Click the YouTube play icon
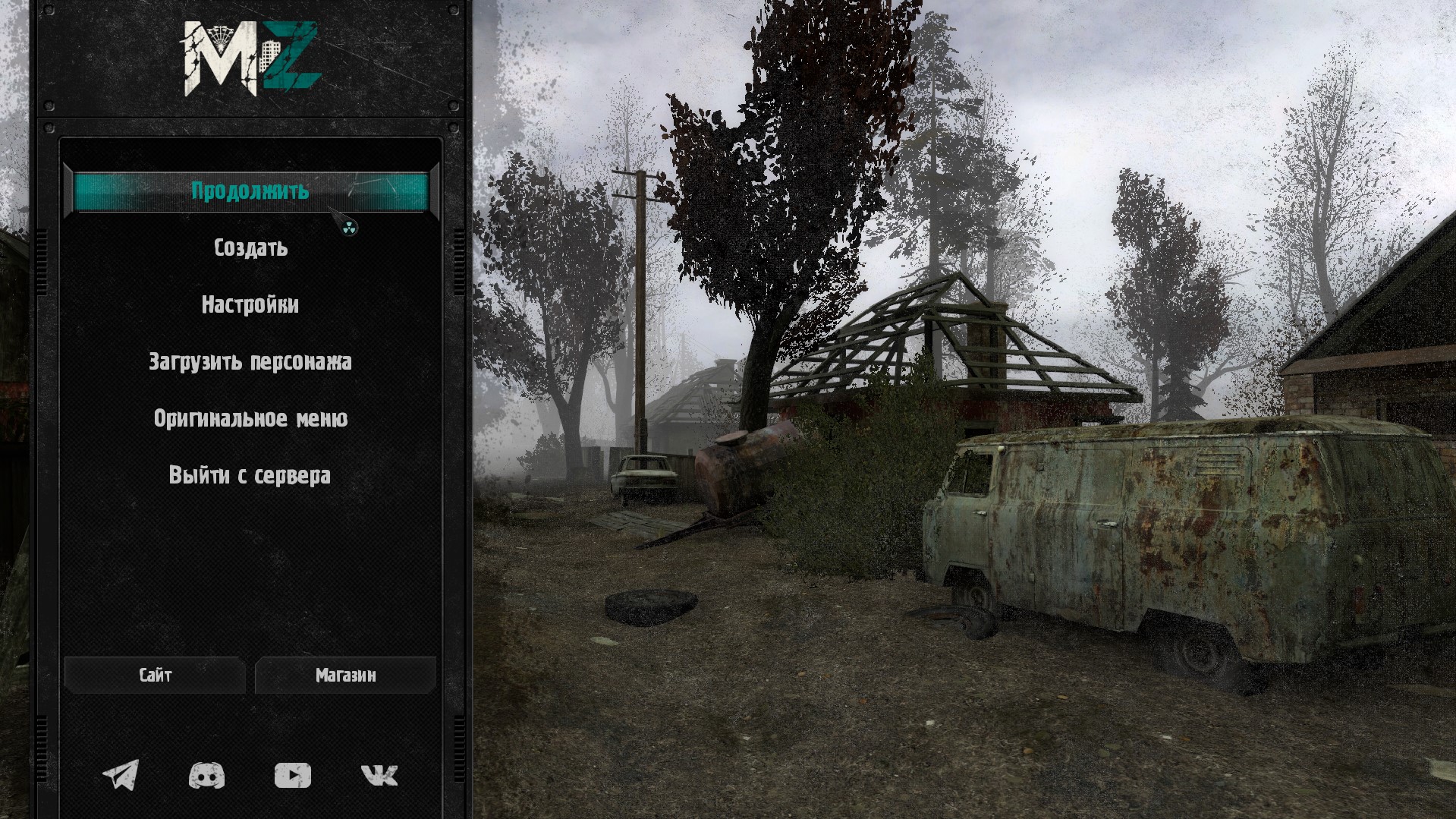Screen dimensions: 1456x819 coord(292,776)
